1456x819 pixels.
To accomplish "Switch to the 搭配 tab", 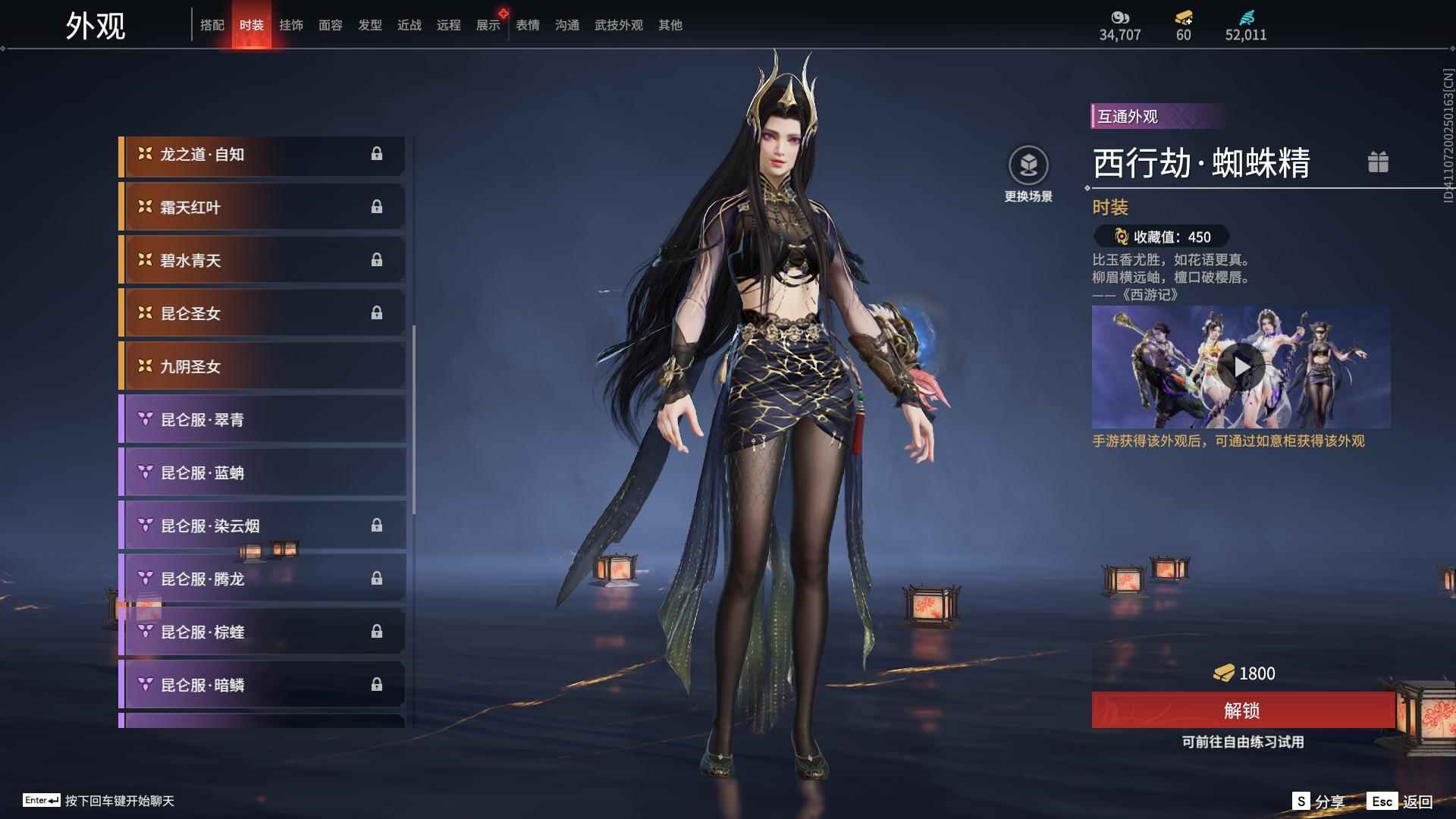I will click(x=212, y=25).
